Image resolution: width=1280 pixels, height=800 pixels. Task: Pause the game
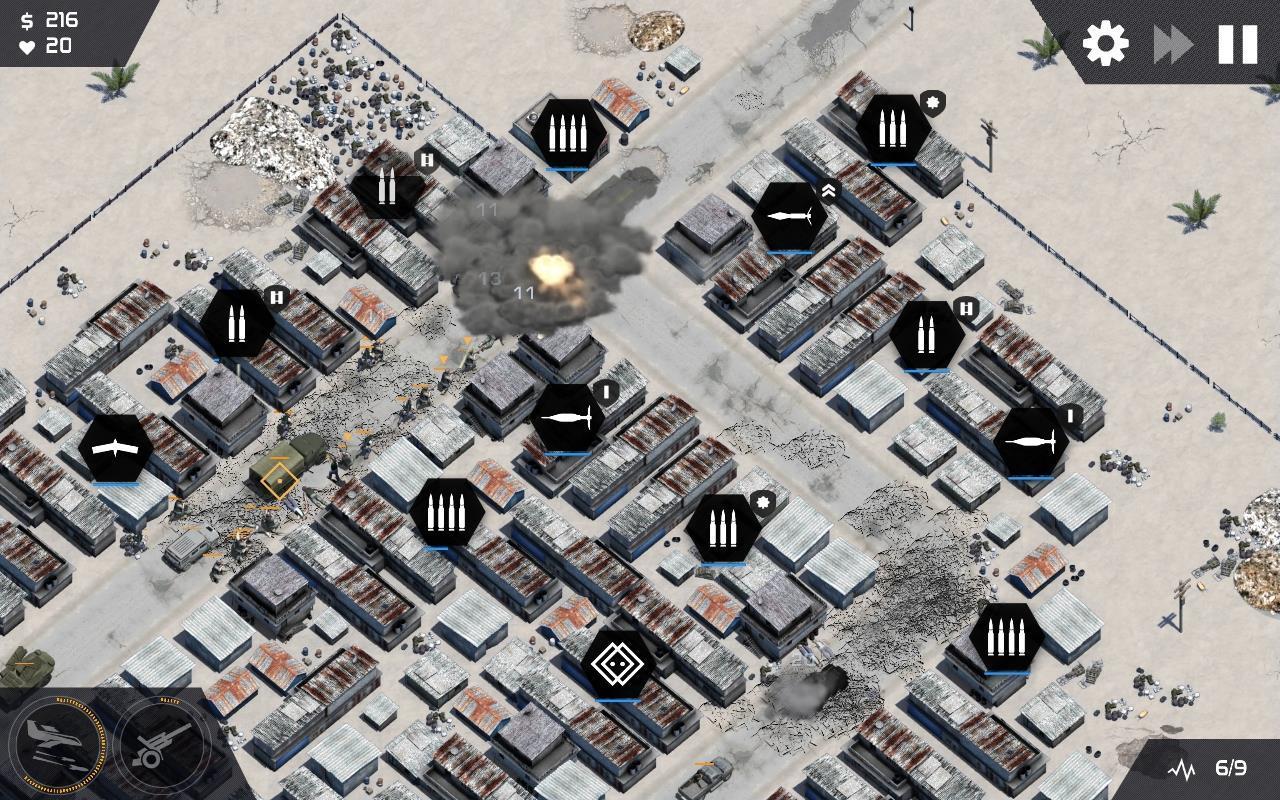tap(1236, 44)
